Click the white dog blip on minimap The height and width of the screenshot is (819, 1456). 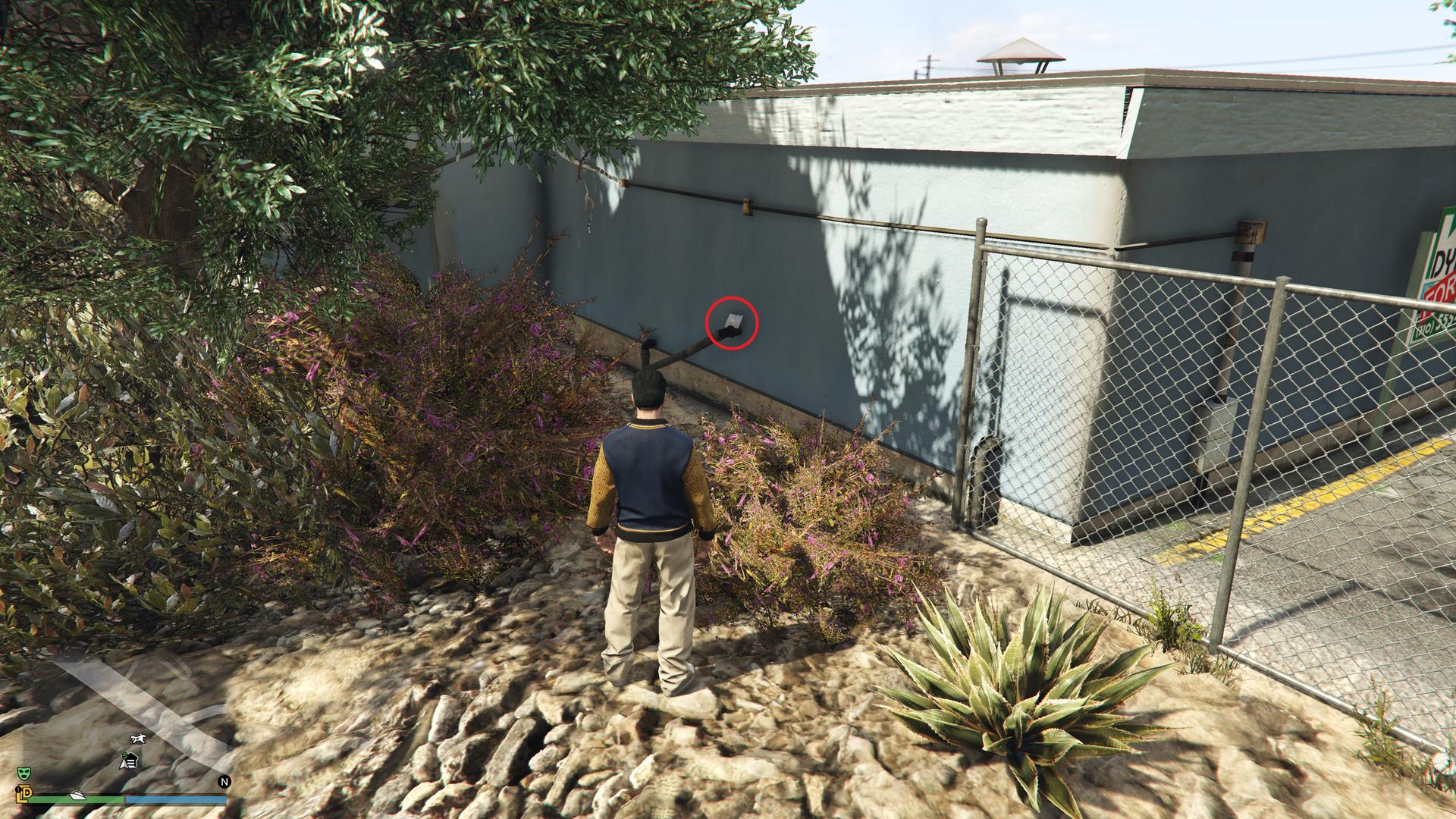pos(138,739)
